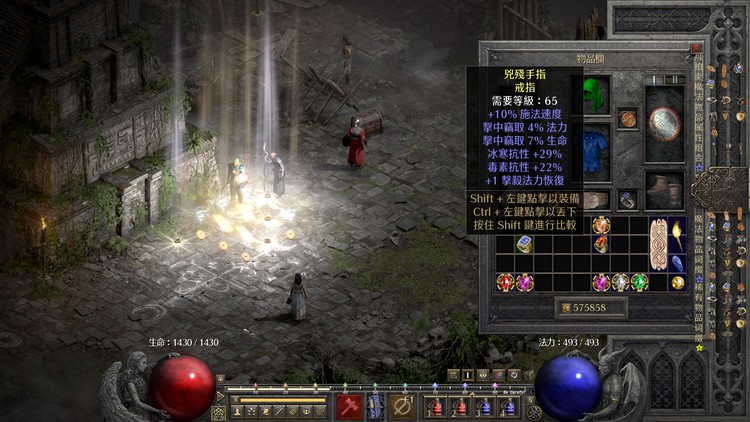Select the green gem in inventory
The height and width of the screenshot is (422, 750).
[x=640, y=282]
